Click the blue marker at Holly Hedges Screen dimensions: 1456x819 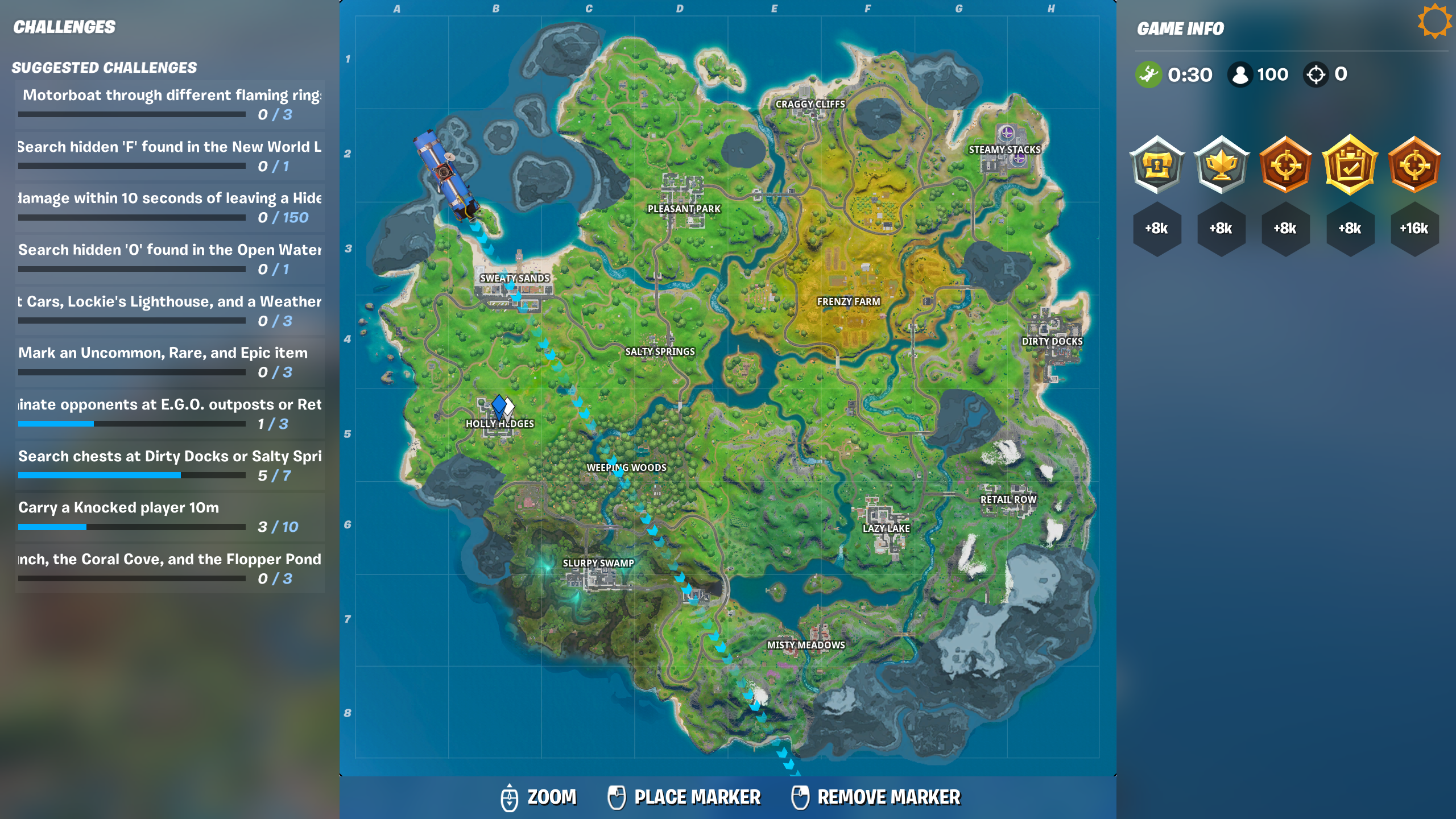pos(499,406)
